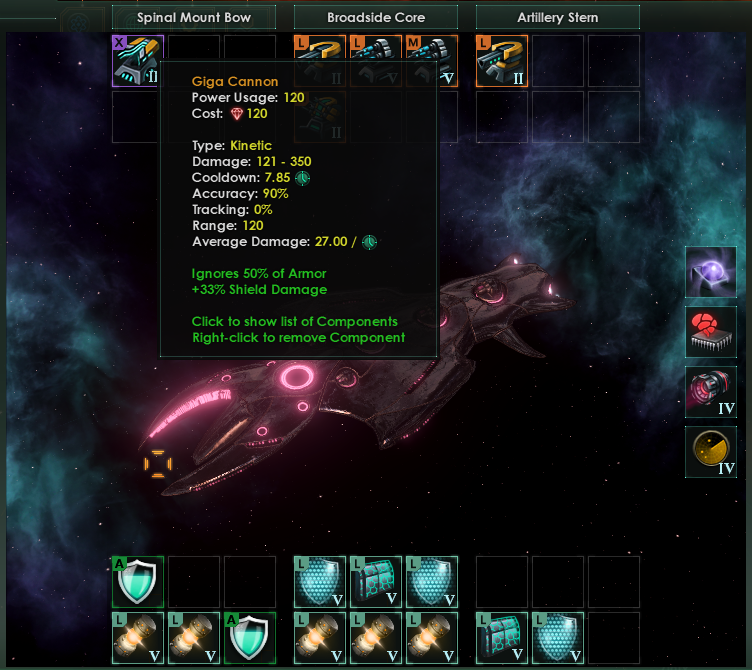Click the thruster IV component
752x670 pixels.
710,392
